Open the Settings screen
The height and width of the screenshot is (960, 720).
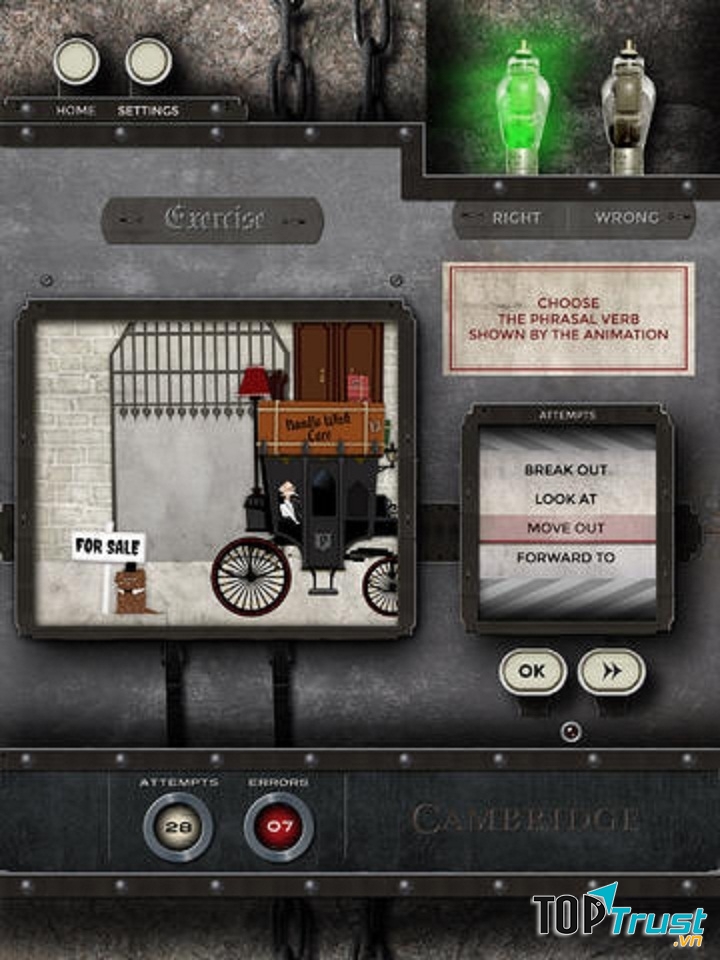[148, 62]
